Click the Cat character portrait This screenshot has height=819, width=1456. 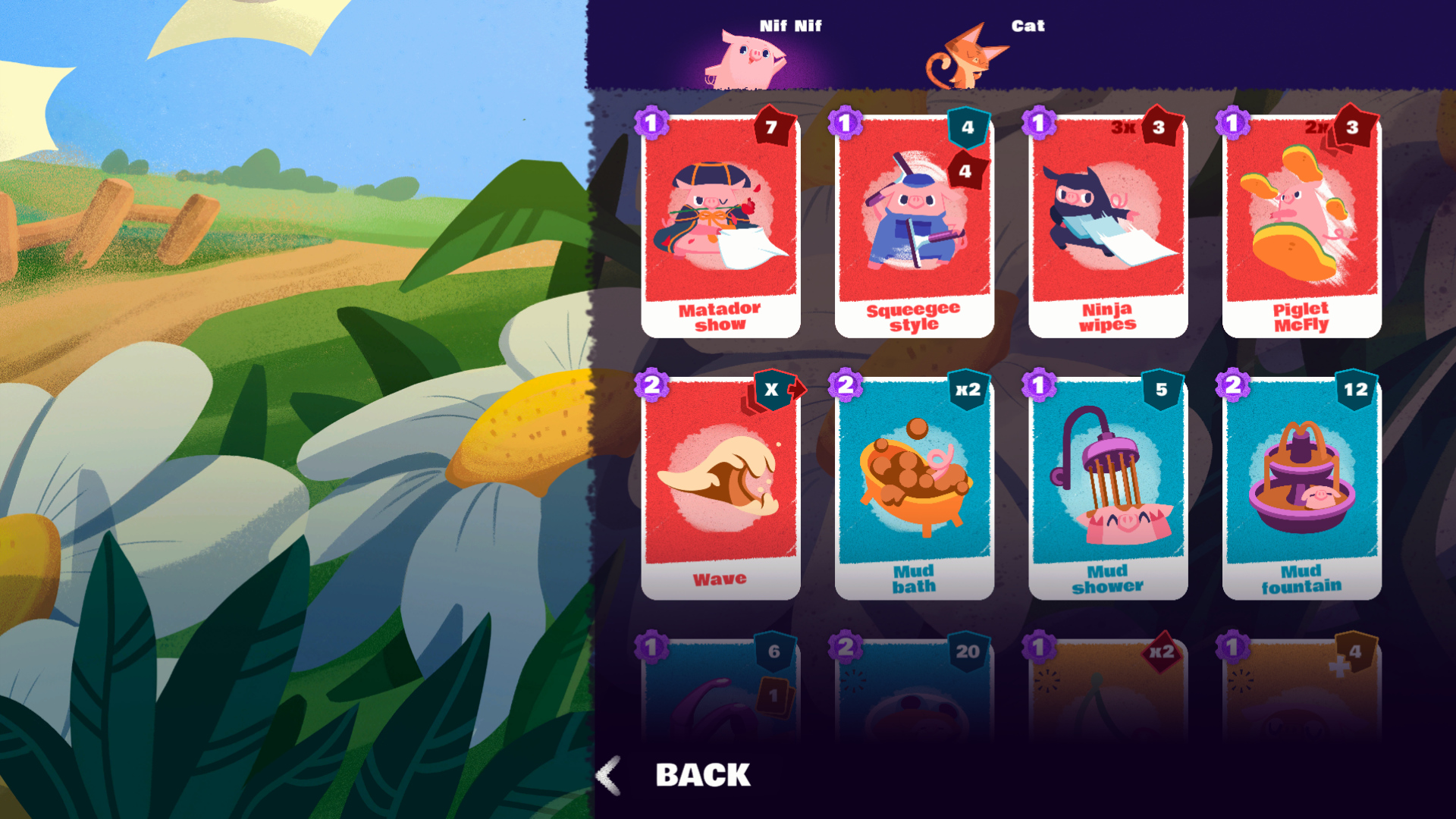tap(967, 59)
